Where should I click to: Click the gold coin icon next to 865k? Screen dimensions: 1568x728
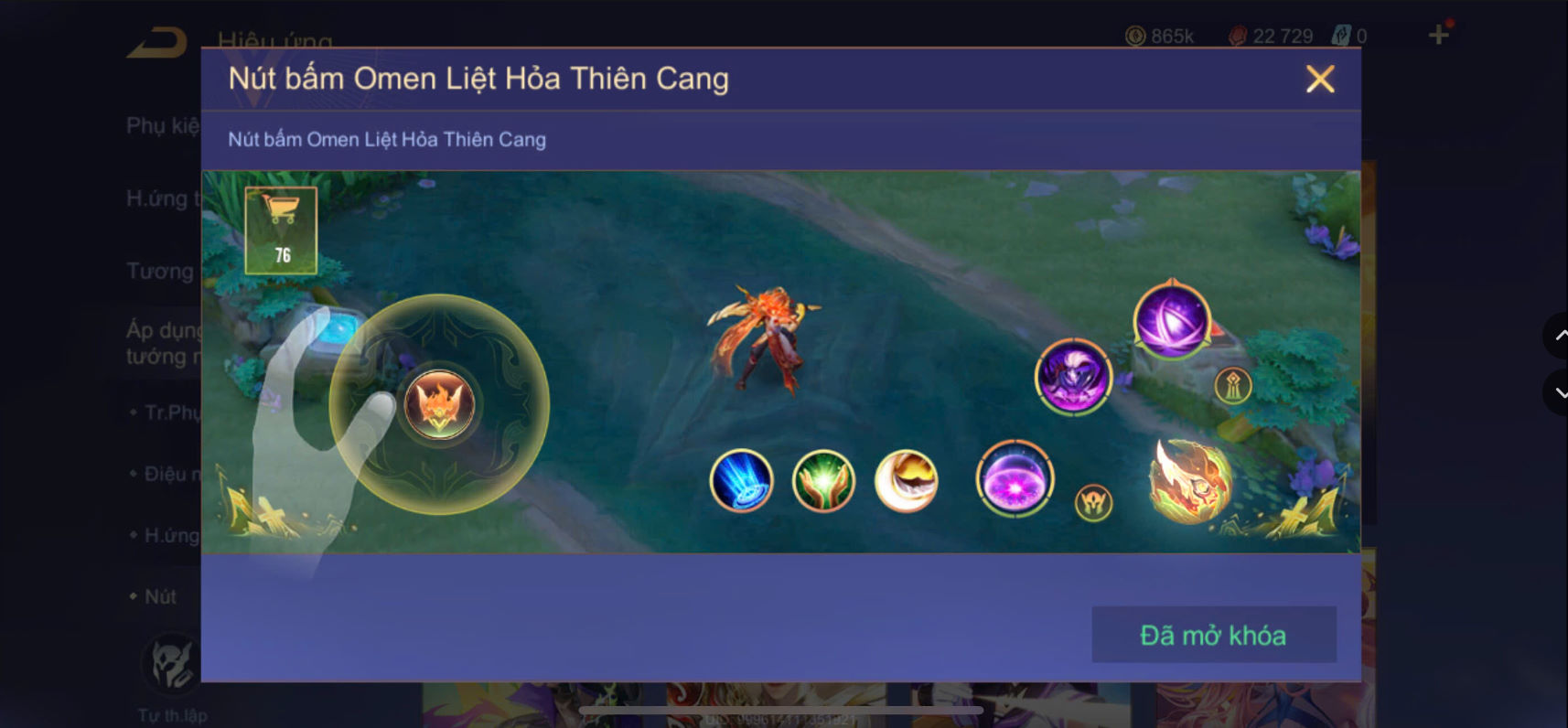(1134, 36)
